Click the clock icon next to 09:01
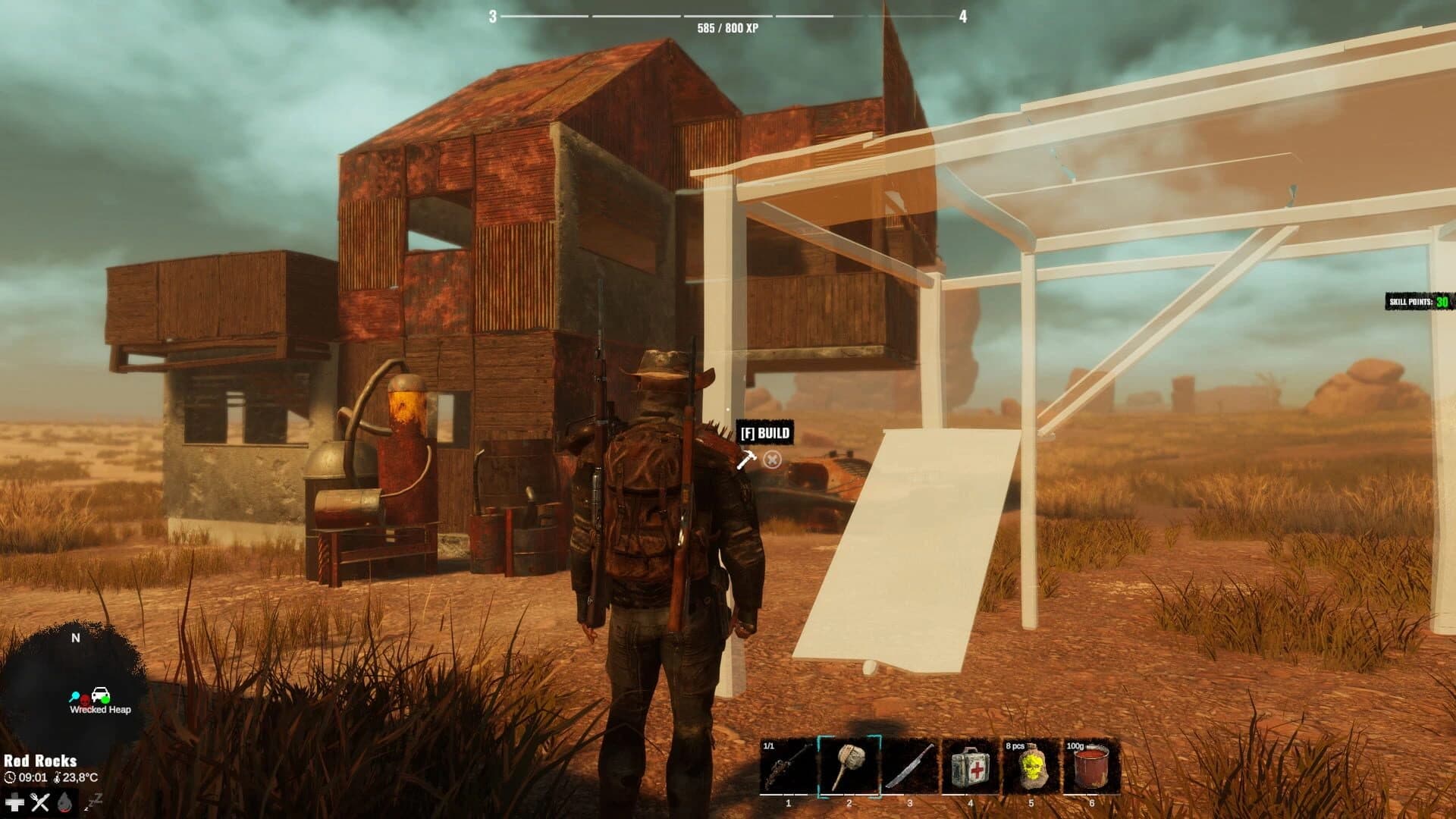Image resolution: width=1456 pixels, height=819 pixels. pos(9,778)
